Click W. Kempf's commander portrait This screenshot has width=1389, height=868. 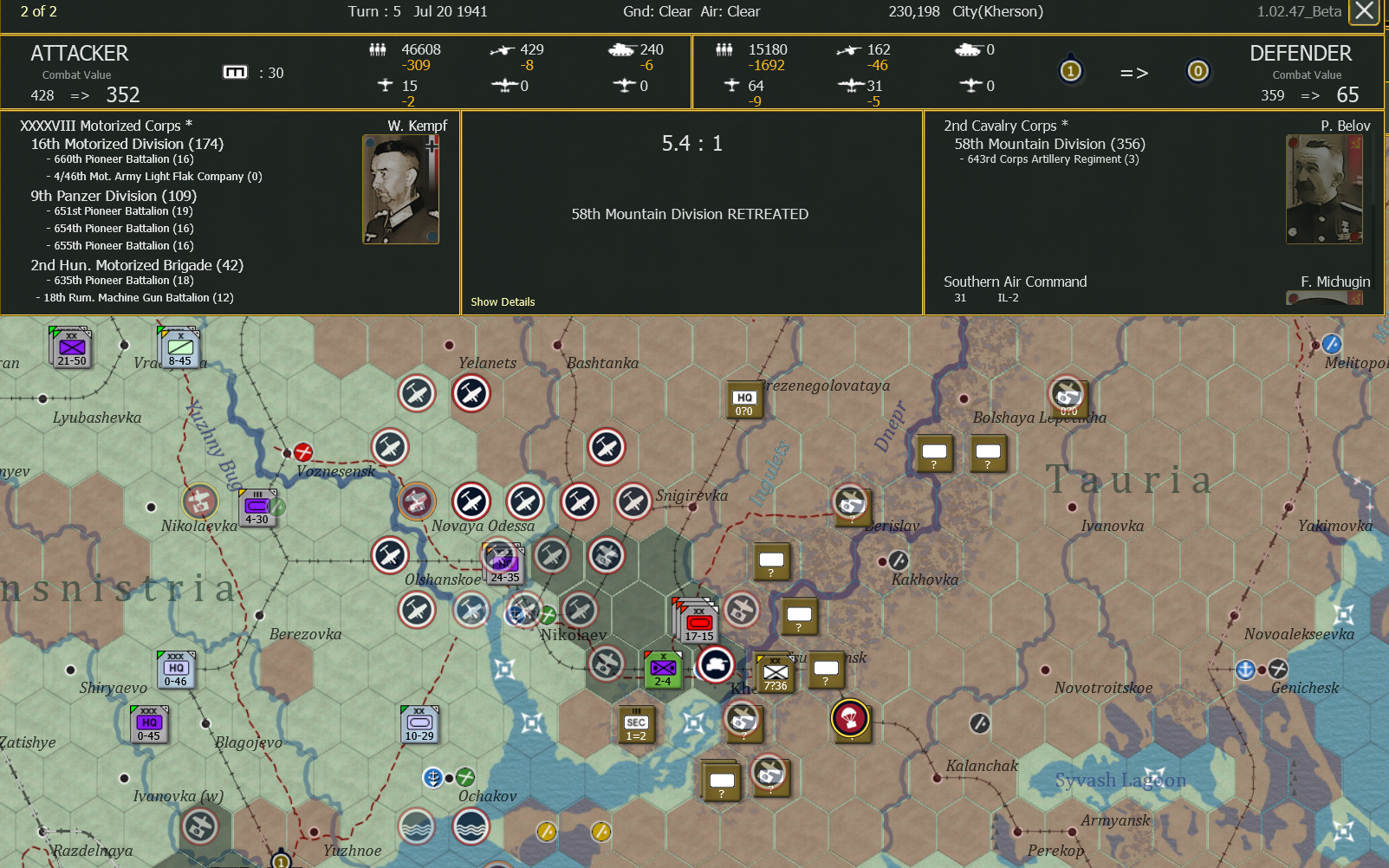tap(400, 188)
